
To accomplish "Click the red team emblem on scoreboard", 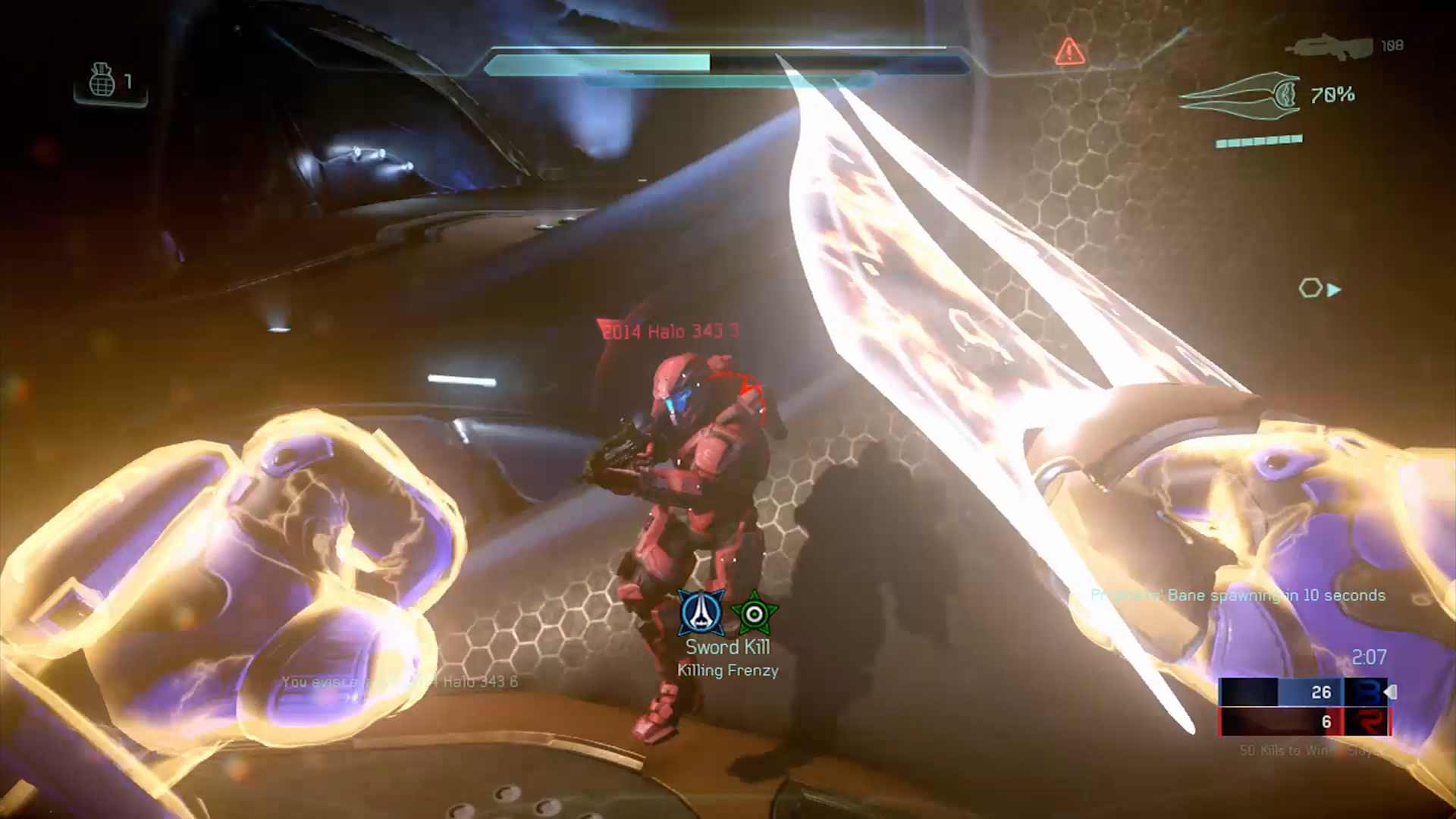I will 1367,722.
